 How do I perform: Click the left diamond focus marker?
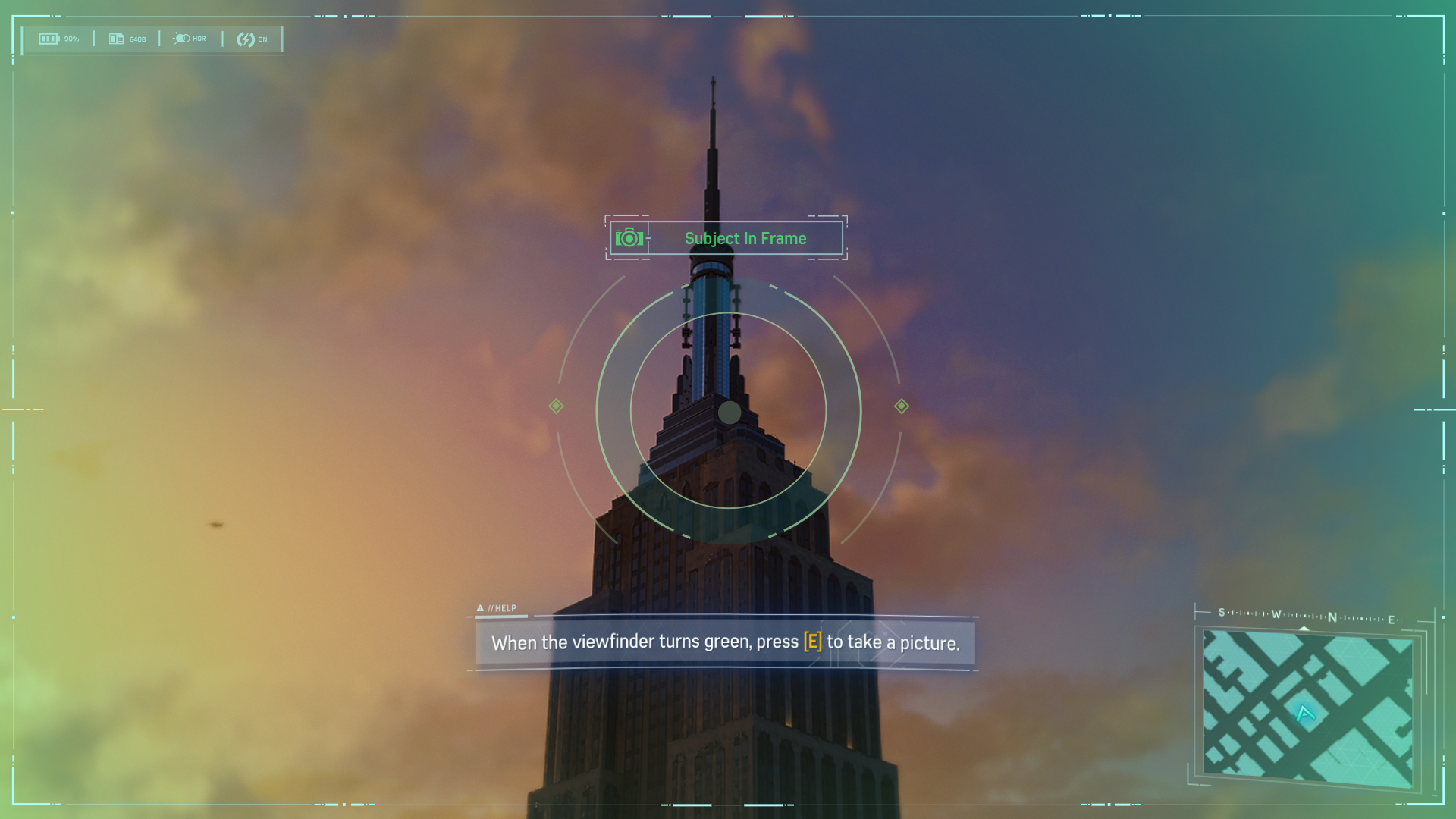click(556, 406)
